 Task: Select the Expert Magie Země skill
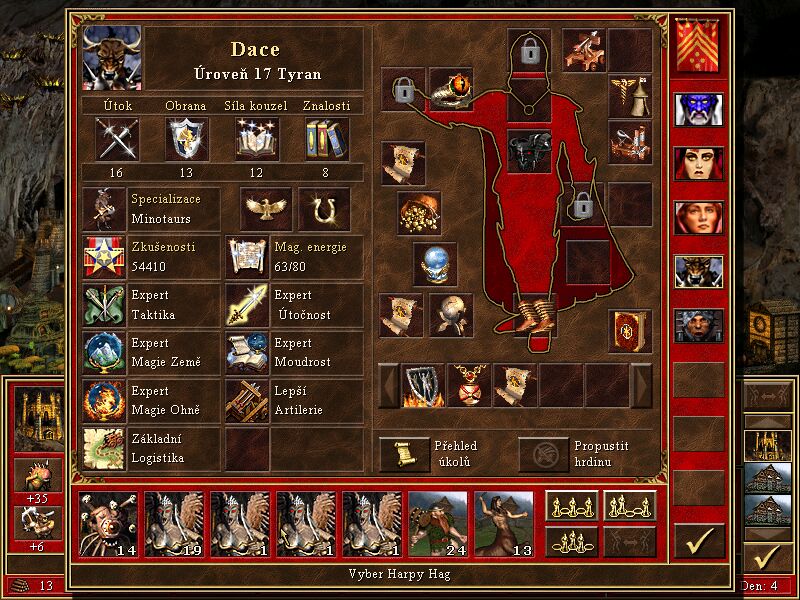(x=106, y=353)
